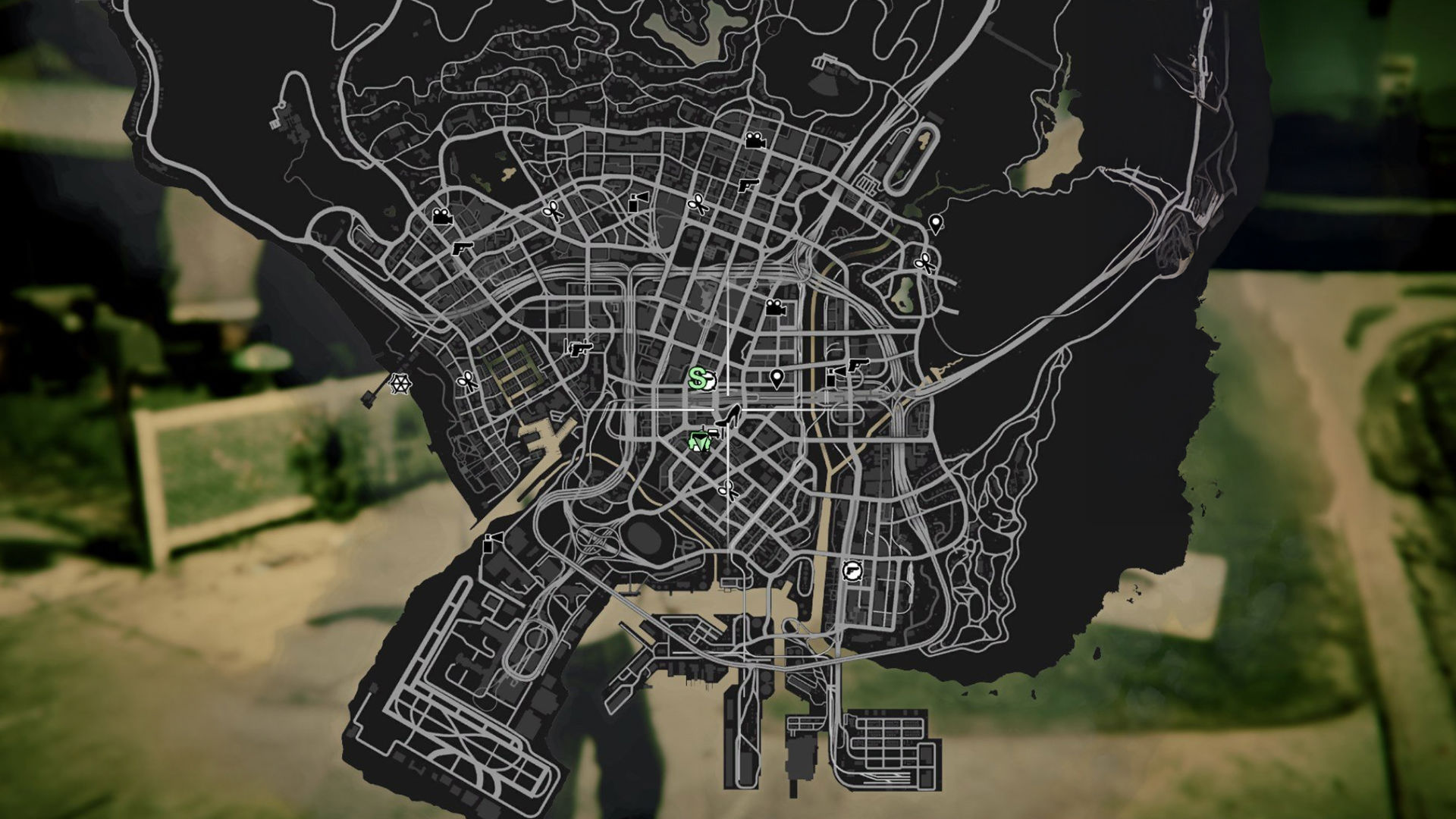Click the location pin blip in upper right area
Screen dimensions: 1456x819
click(936, 224)
